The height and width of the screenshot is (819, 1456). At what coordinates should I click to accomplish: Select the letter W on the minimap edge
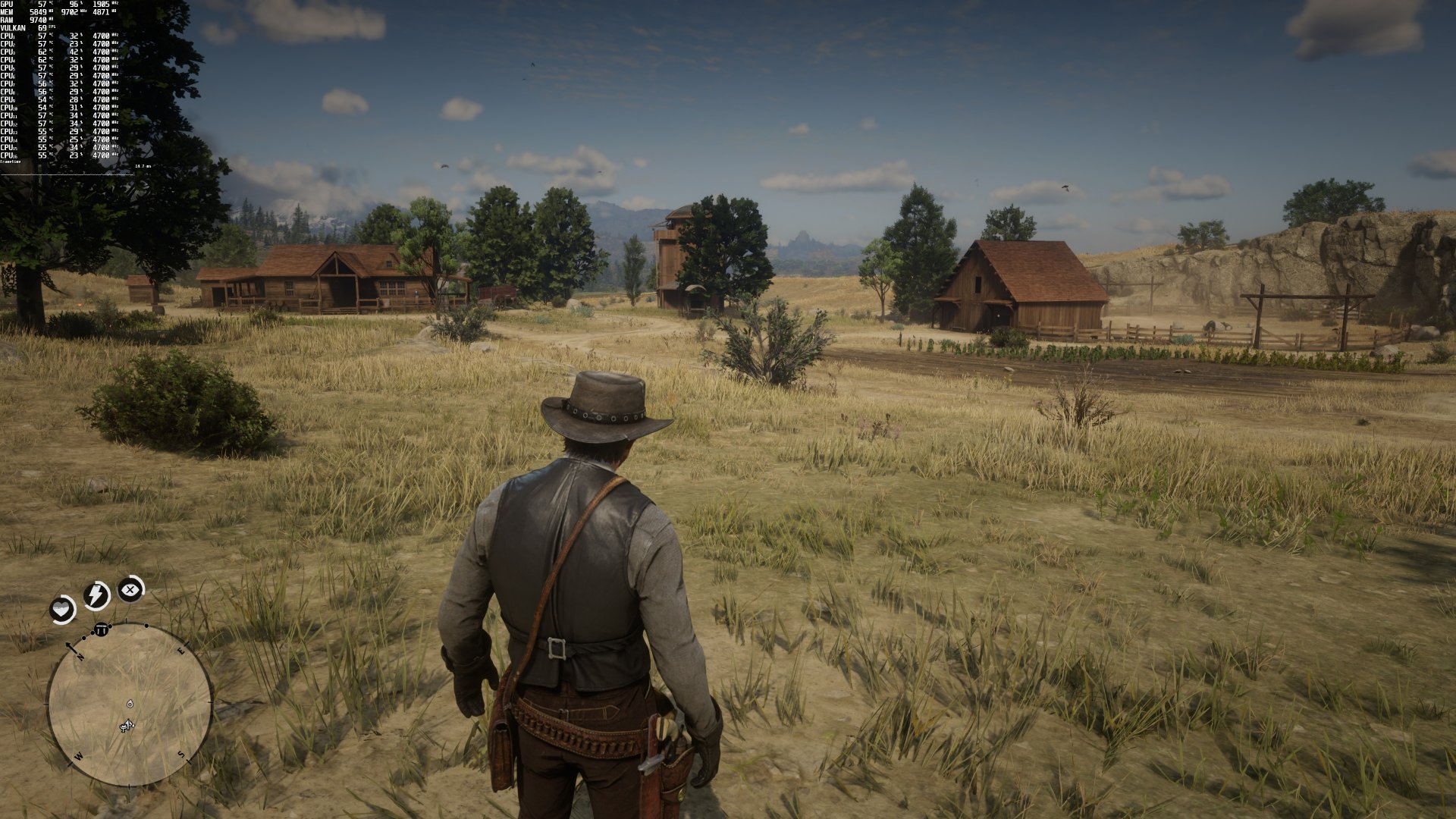point(78,755)
